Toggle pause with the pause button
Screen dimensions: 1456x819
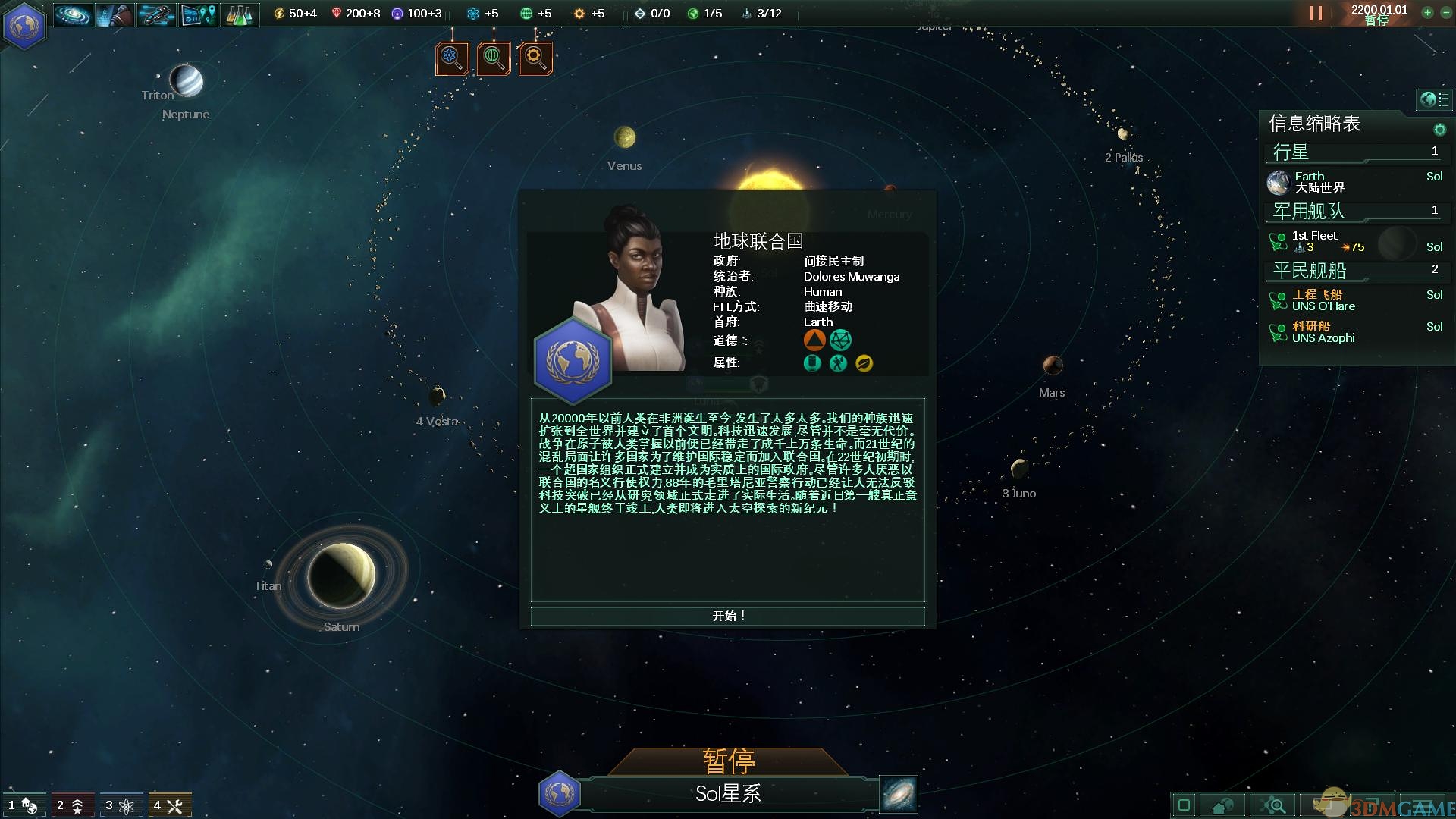click(1316, 13)
